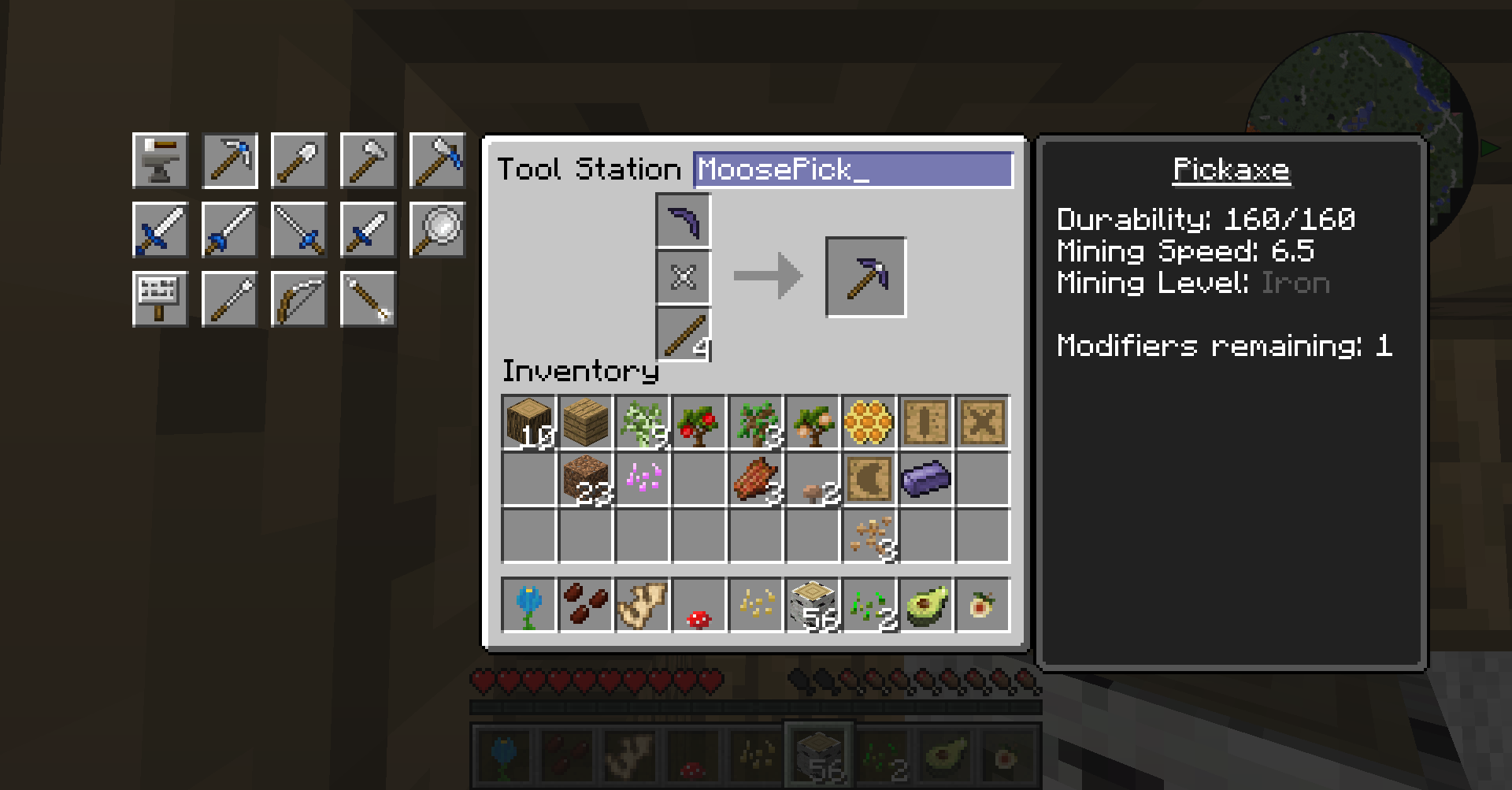This screenshot has height=790, width=1512.
Task: Pick up the binding part in the middle crafting slot
Action: point(684,277)
